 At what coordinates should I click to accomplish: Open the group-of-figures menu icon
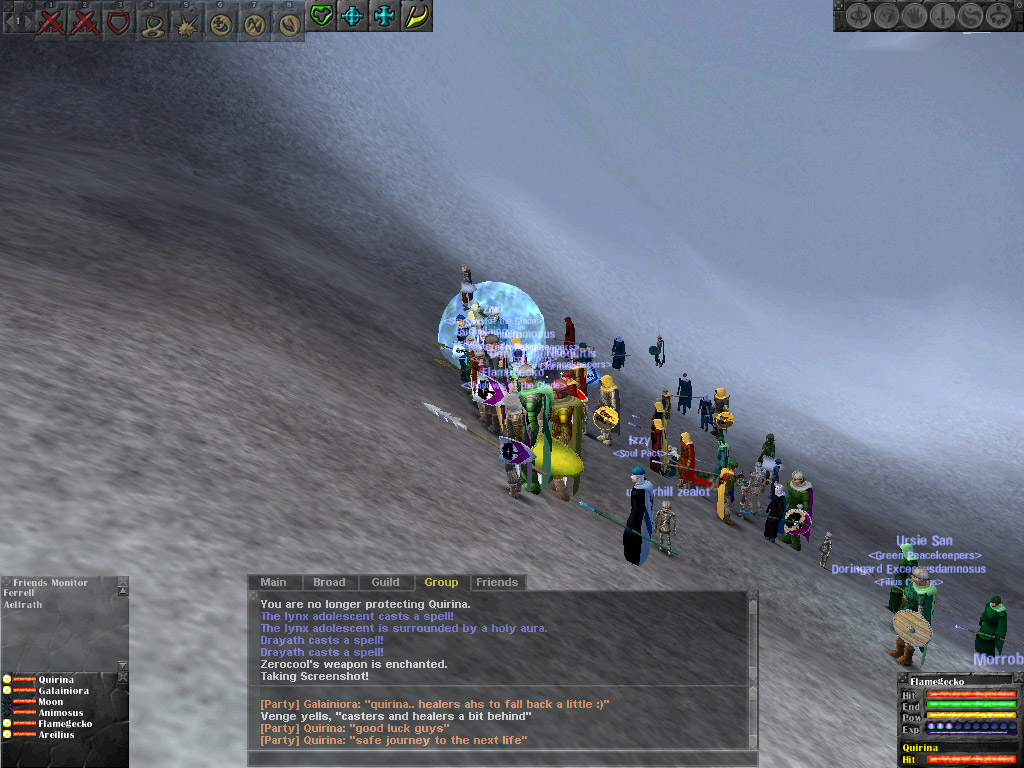(997, 16)
